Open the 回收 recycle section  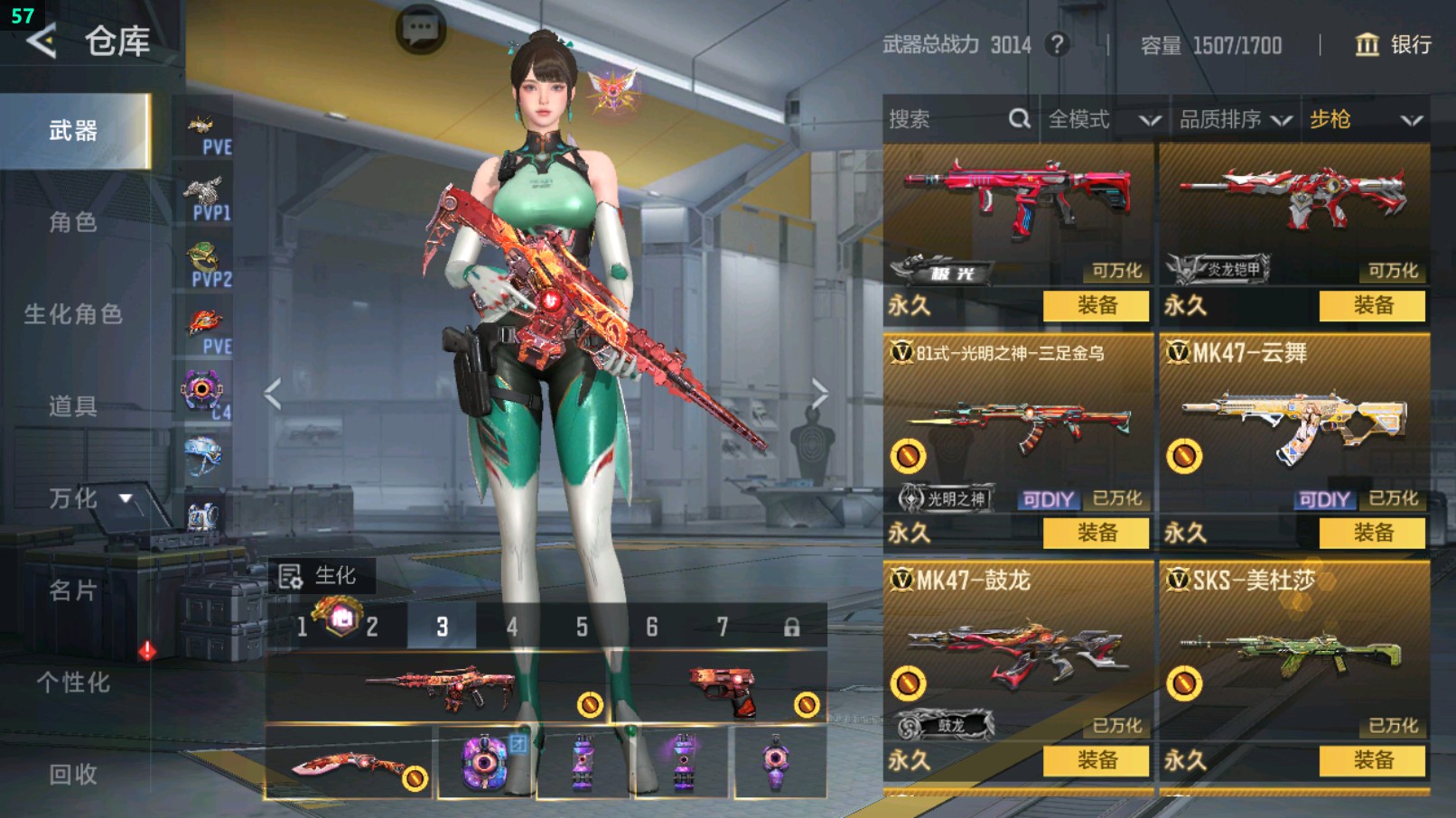click(x=73, y=774)
